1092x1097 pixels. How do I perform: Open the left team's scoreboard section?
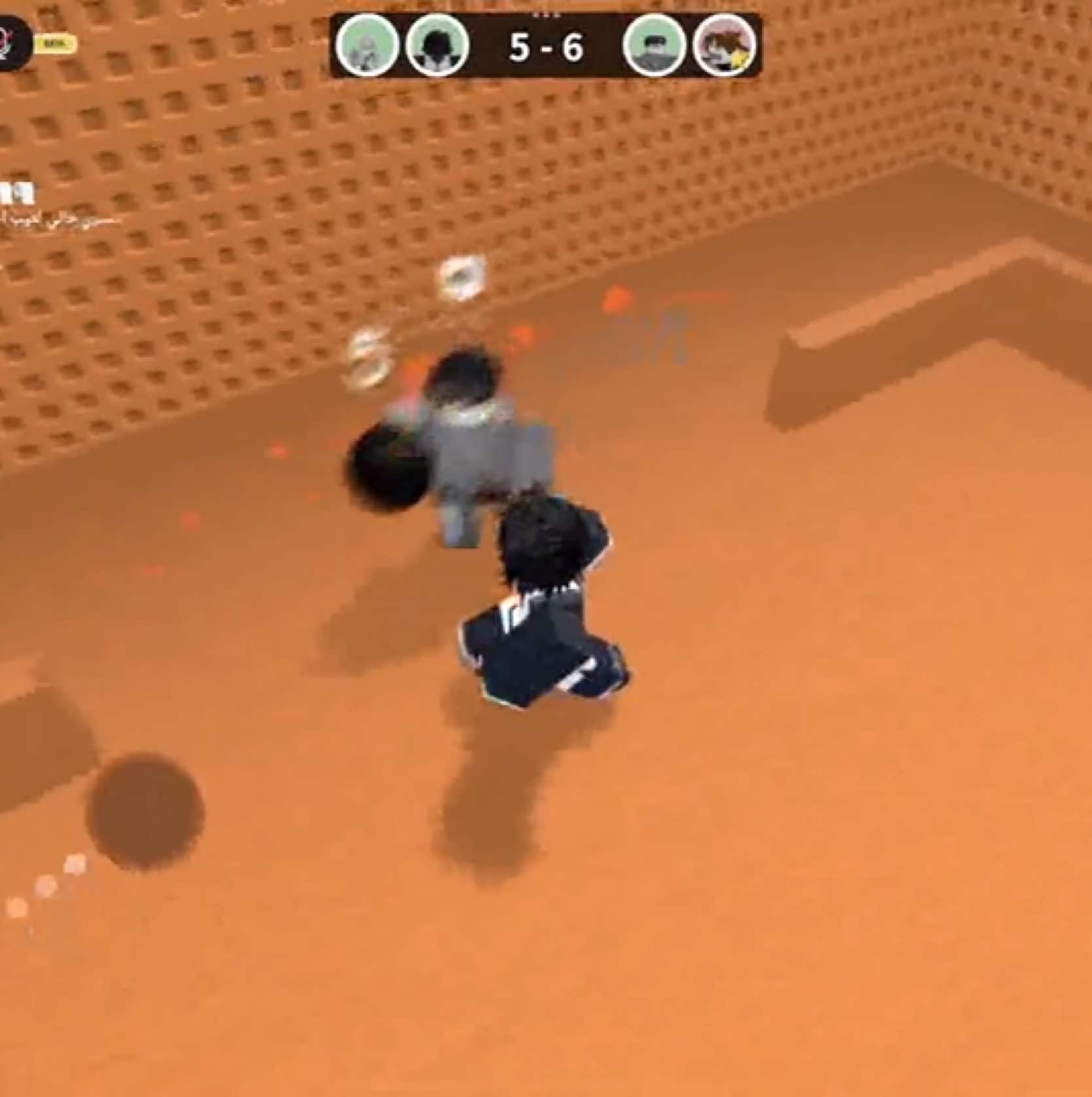pyautogui.click(x=399, y=46)
